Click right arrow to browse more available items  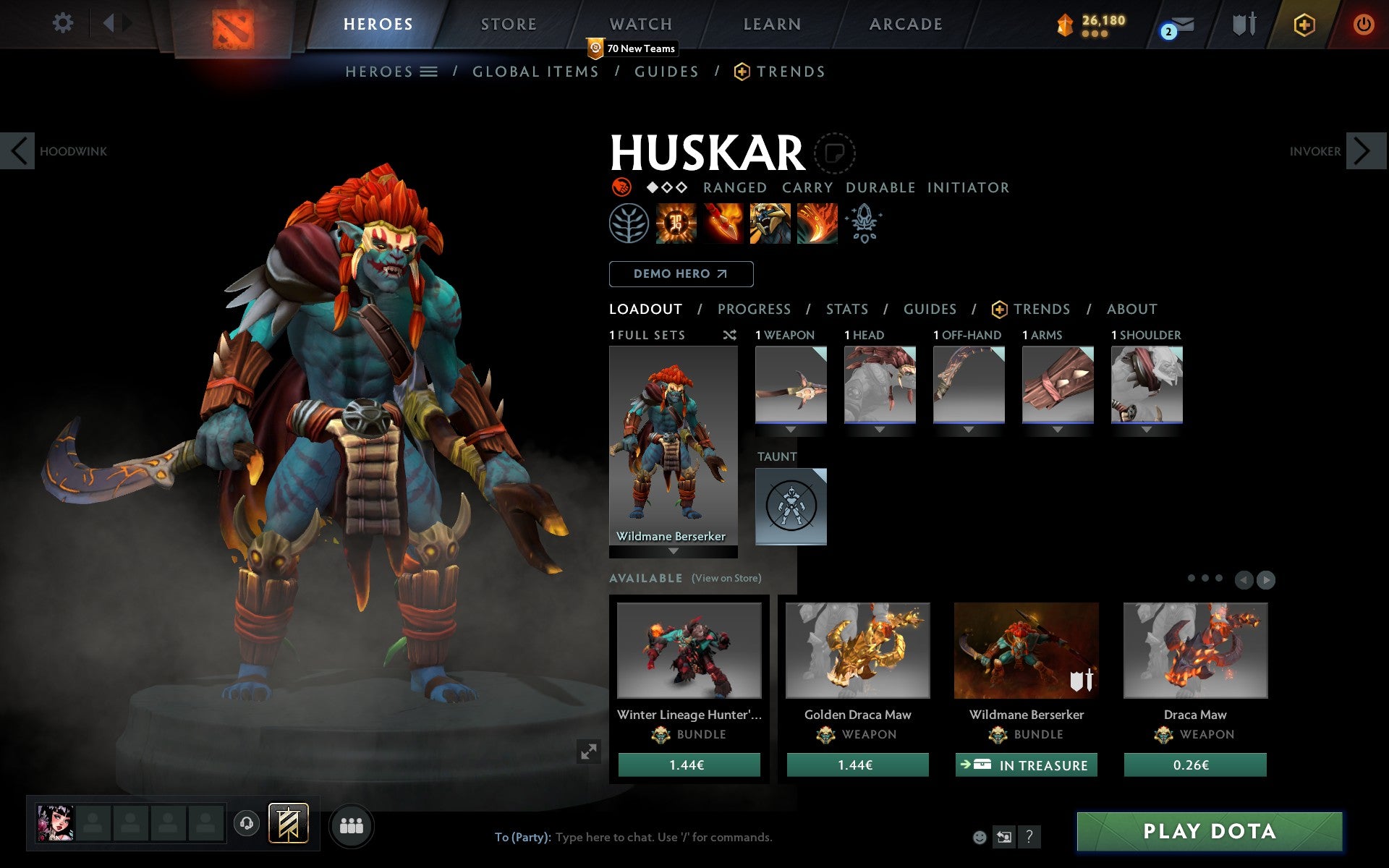(1265, 579)
